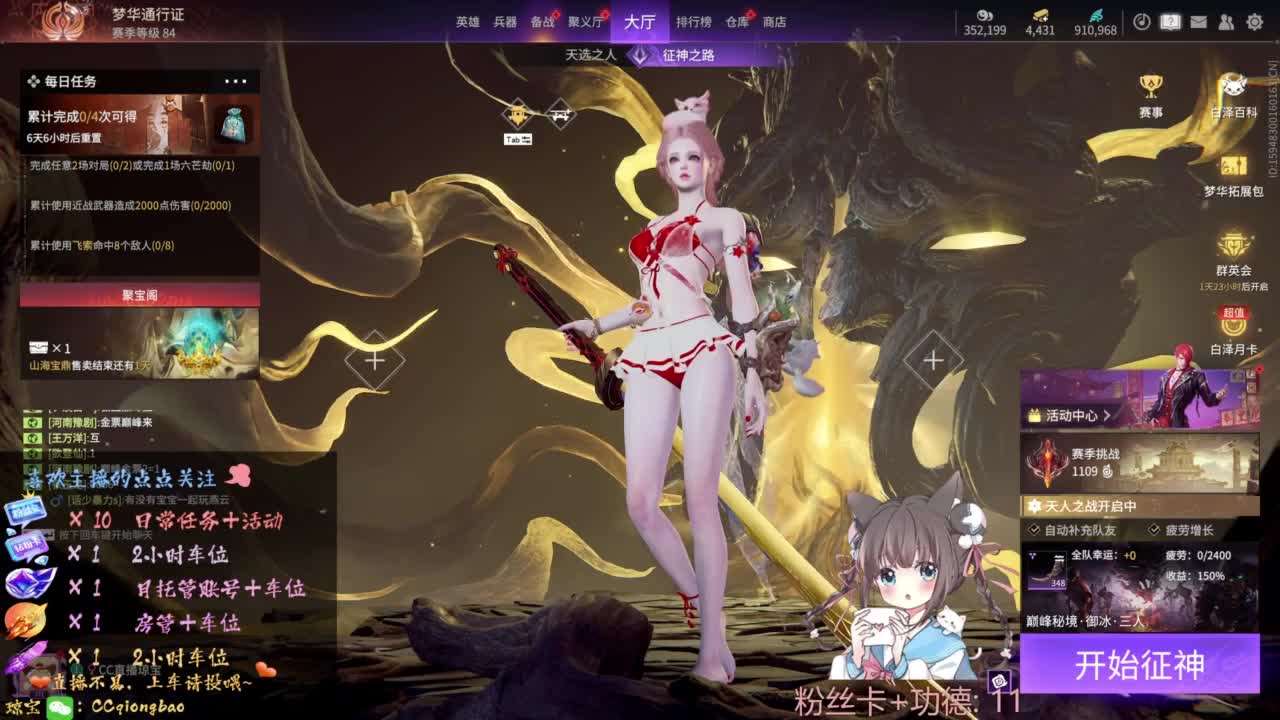Open the settings gear icon

[1255, 21]
